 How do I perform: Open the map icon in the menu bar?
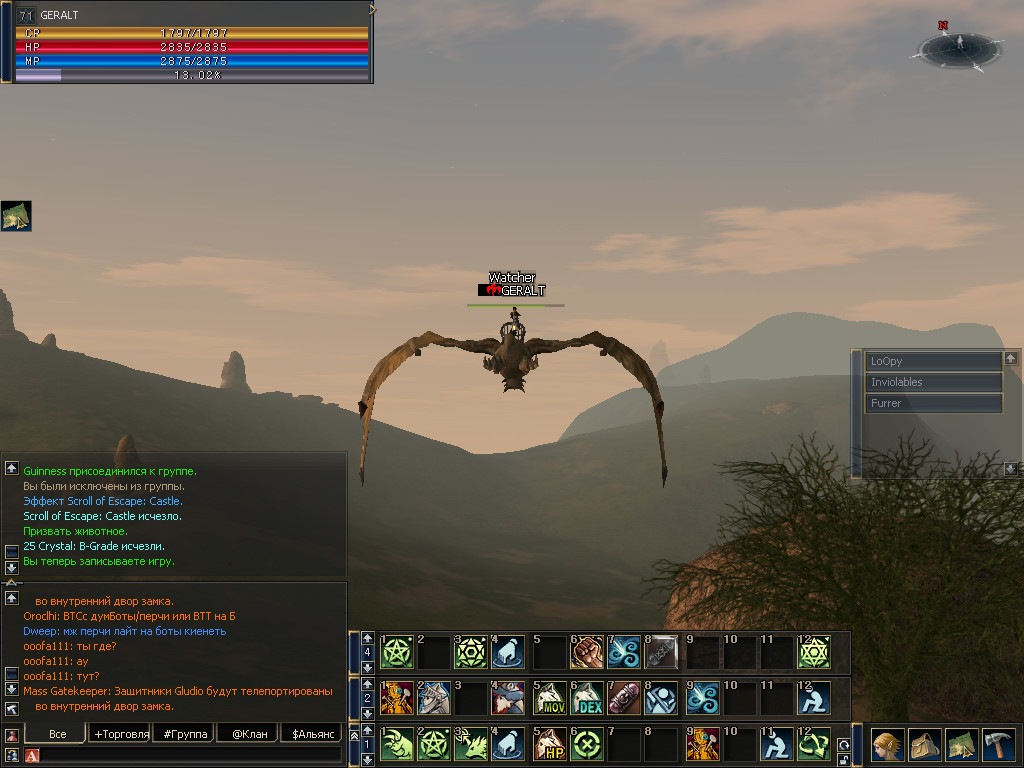962,746
